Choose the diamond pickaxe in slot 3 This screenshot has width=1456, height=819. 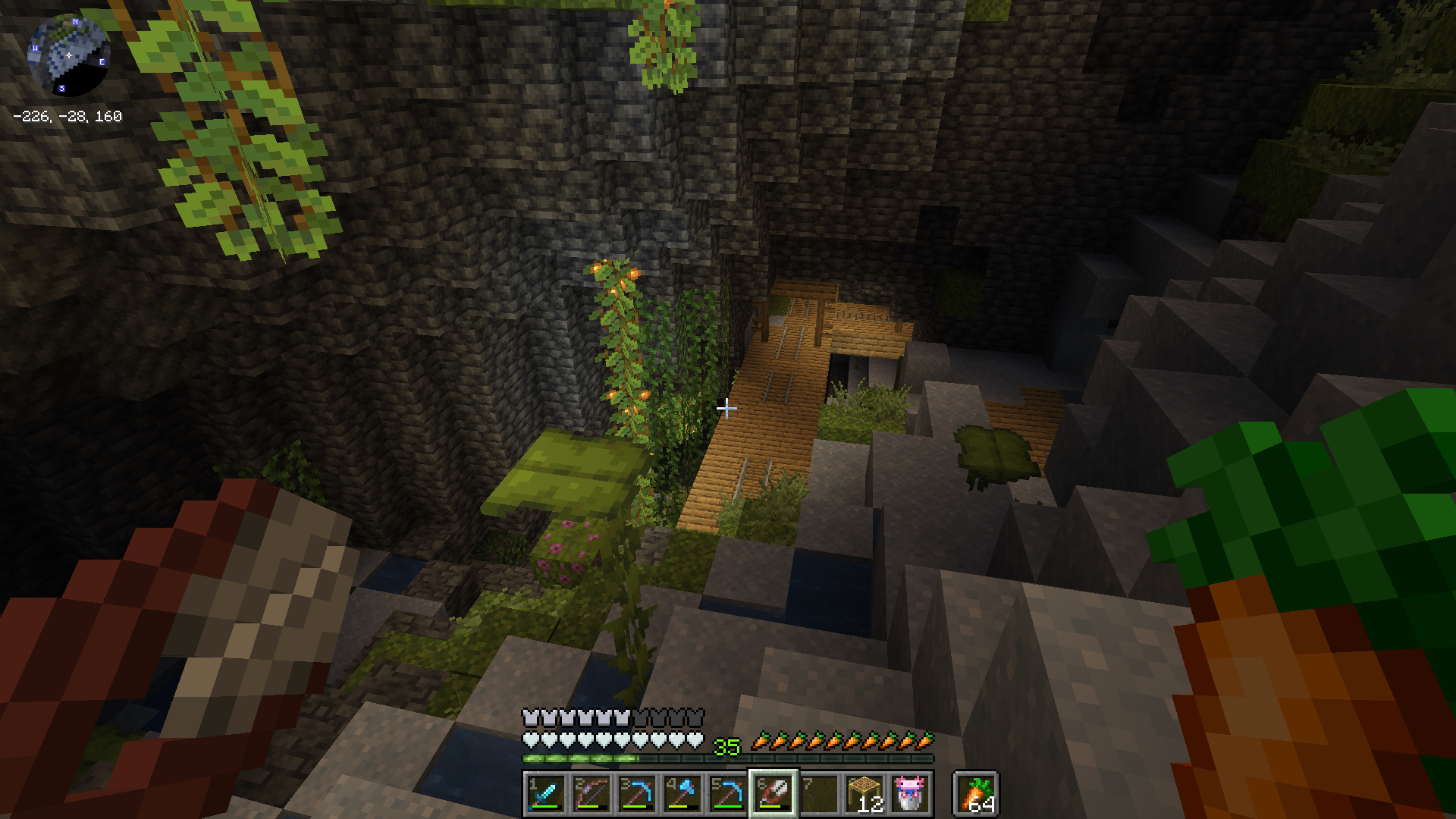(637, 794)
